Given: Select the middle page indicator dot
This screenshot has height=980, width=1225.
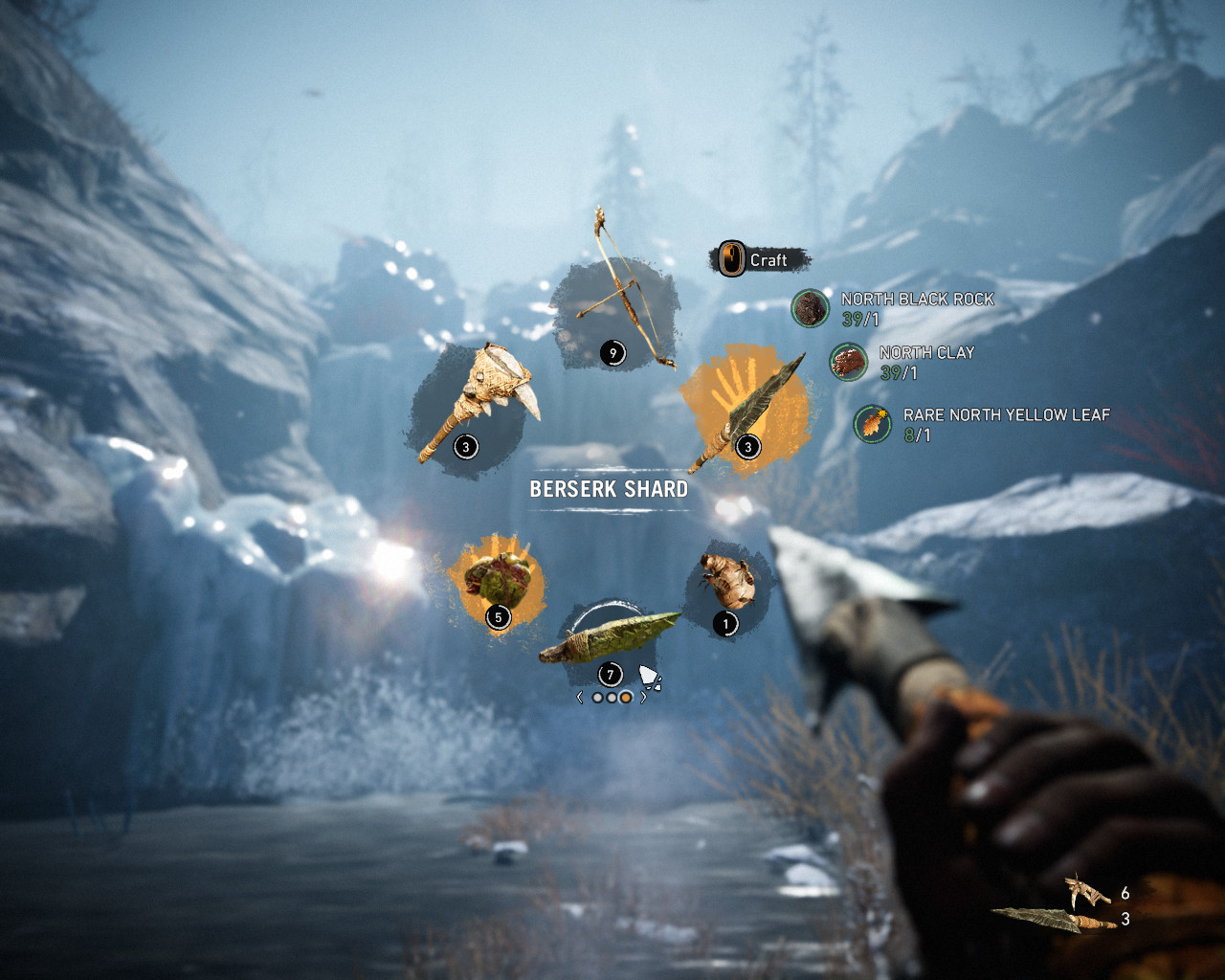Looking at the screenshot, I should point(612,697).
